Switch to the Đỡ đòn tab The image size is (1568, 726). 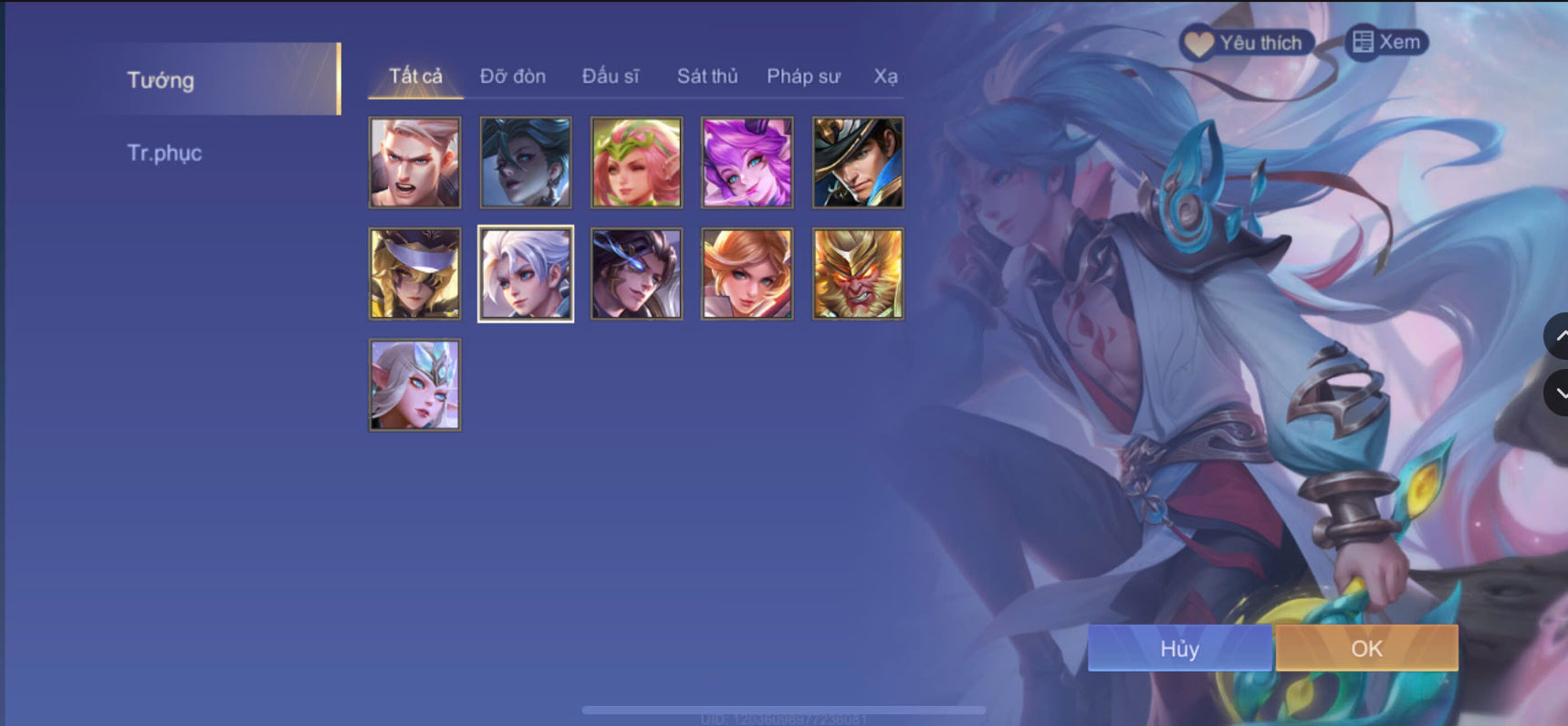[x=513, y=77]
